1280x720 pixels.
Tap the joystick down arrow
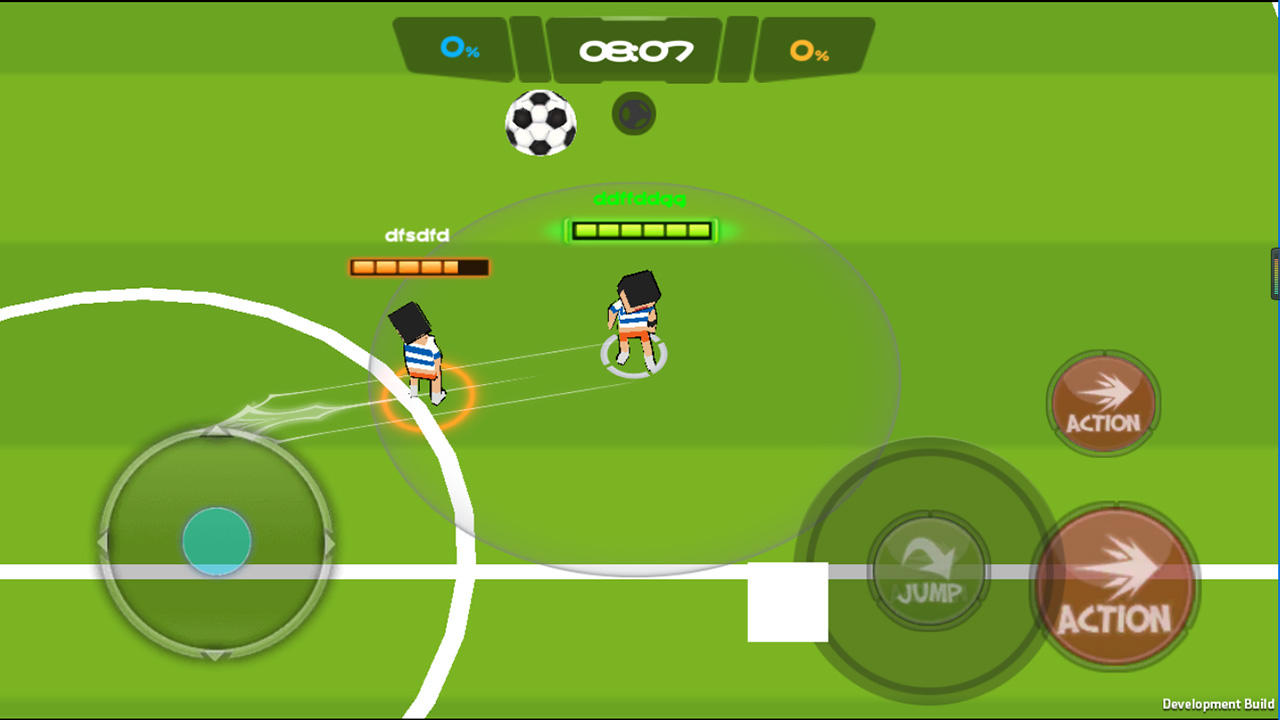click(x=215, y=655)
